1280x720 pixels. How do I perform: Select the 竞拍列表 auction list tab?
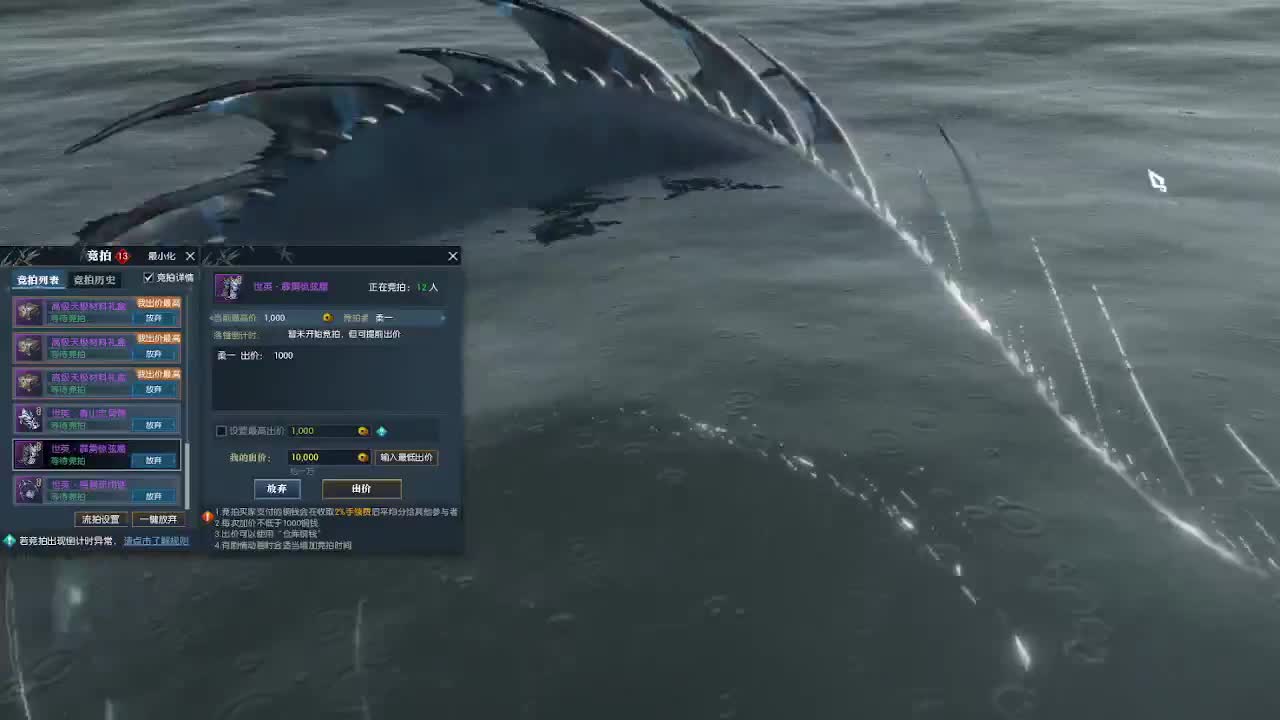pos(37,279)
